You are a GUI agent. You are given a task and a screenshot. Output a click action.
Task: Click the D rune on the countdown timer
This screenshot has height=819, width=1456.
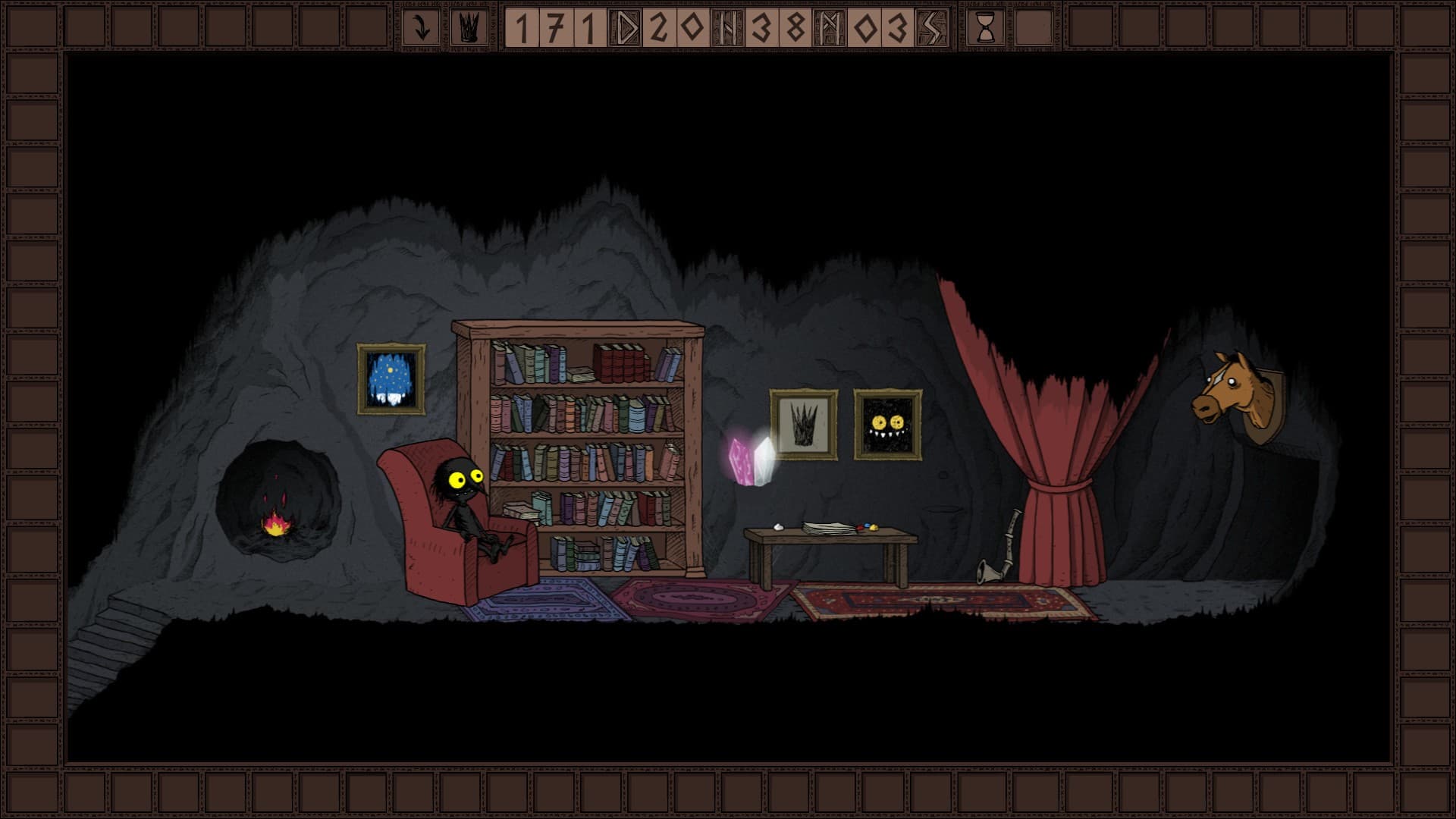(622, 27)
